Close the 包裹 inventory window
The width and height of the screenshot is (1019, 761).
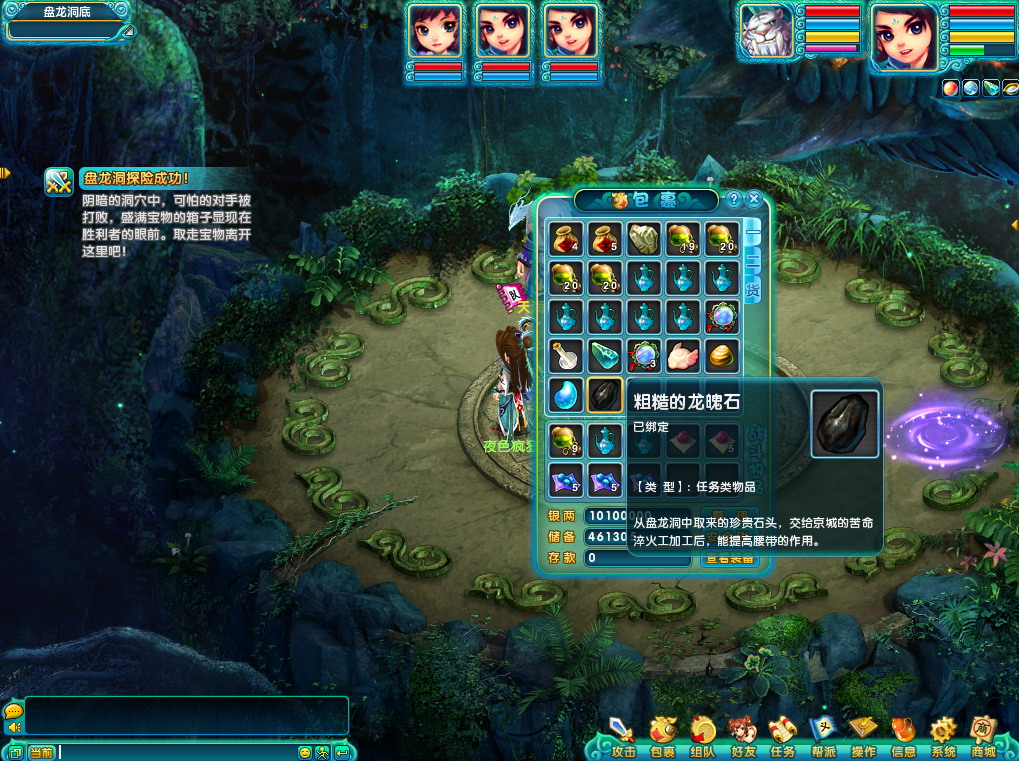click(754, 199)
